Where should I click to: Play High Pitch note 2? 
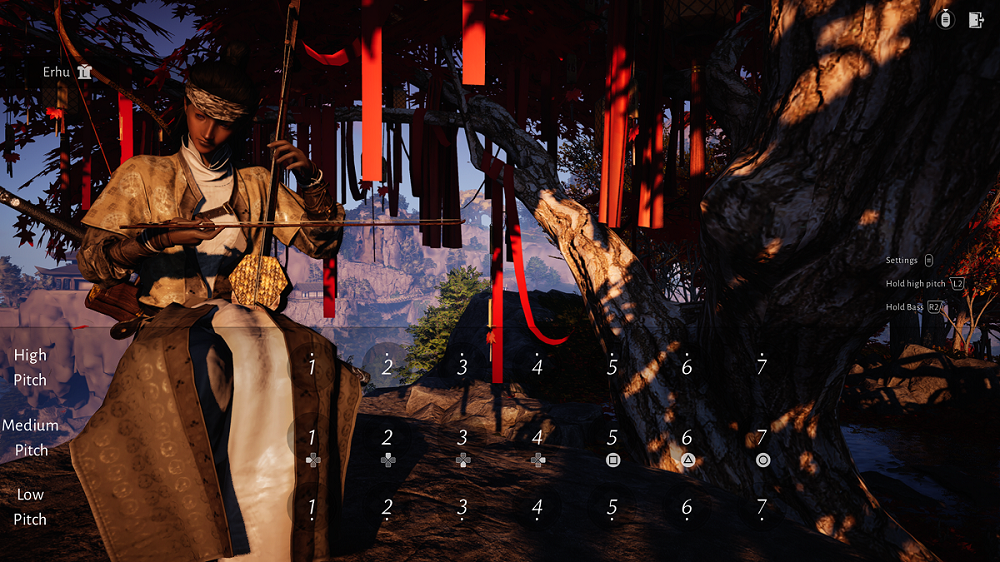click(x=387, y=367)
